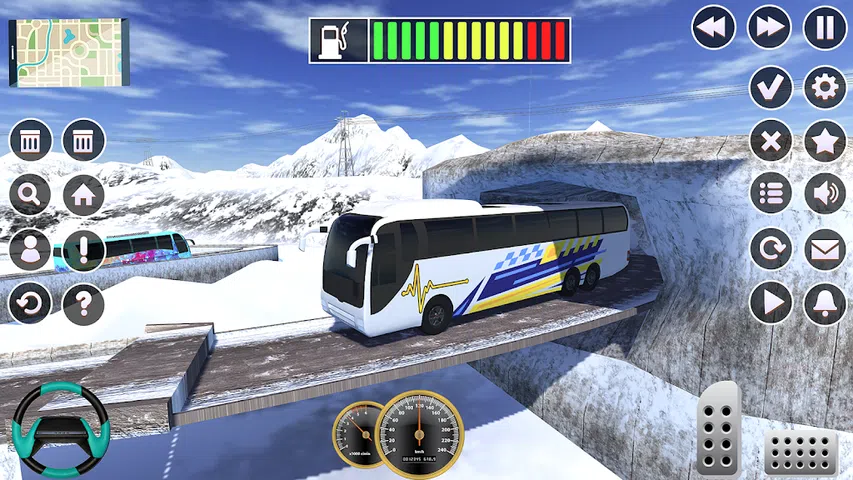853x480 pixels.
Task: Click the fast-forward button
Action: (x=770, y=28)
